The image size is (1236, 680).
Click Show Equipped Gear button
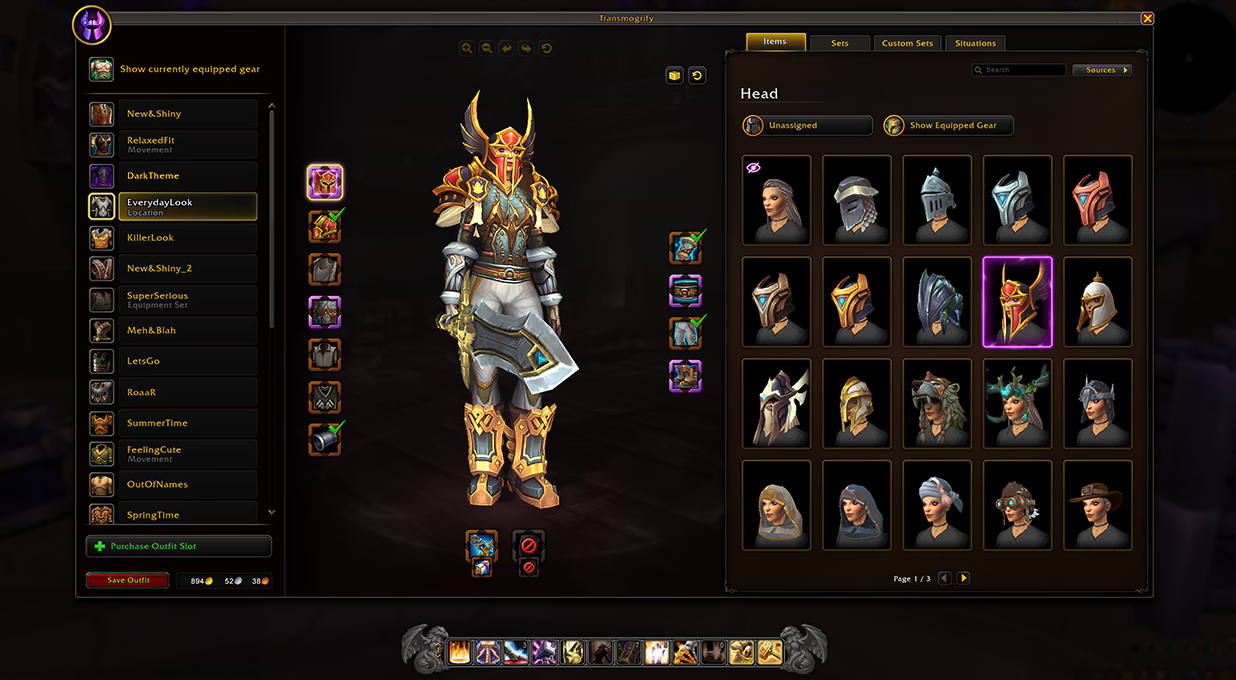pos(948,126)
